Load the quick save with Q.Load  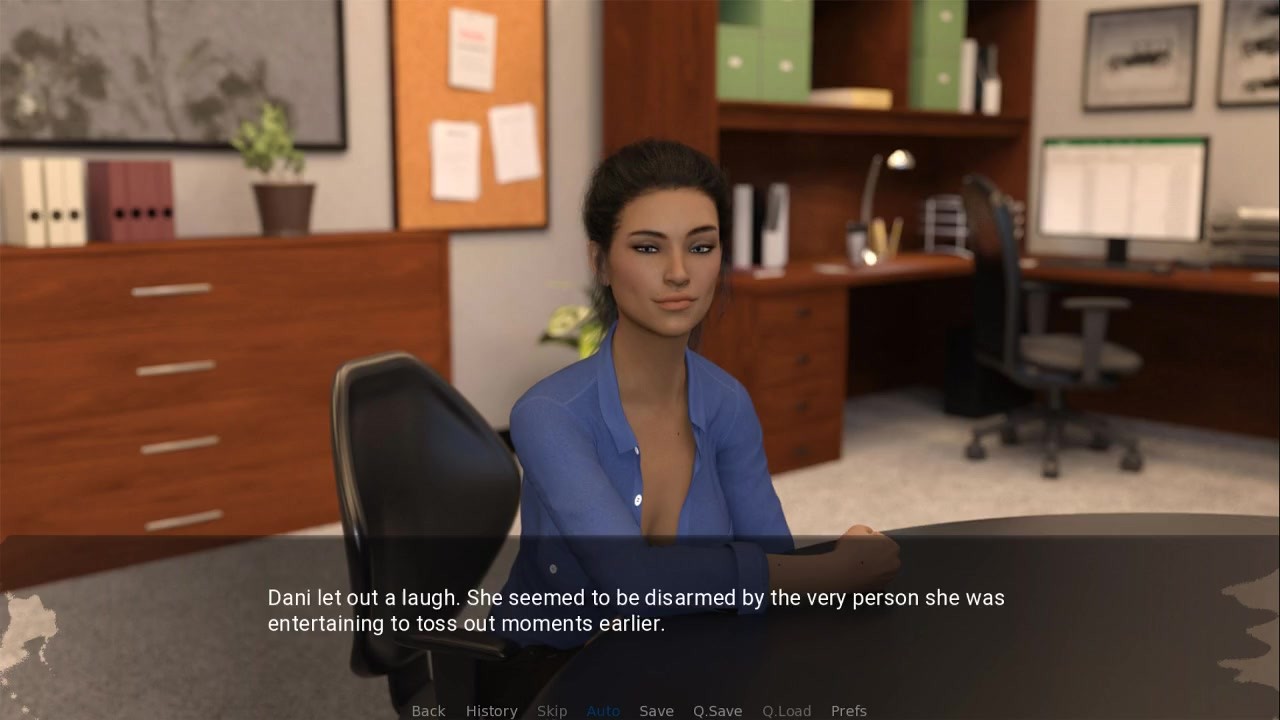click(x=786, y=711)
